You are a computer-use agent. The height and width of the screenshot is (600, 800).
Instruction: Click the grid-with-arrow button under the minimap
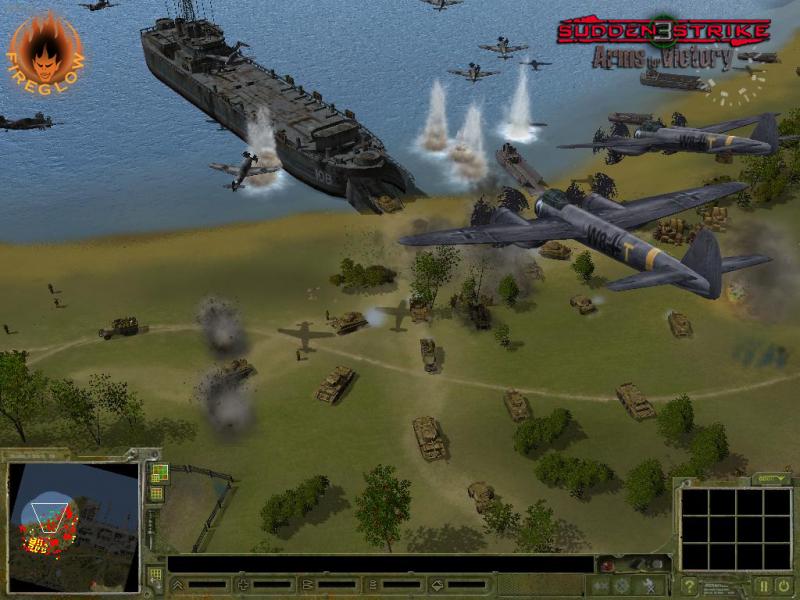pyautogui.click(x=156, y=576)
